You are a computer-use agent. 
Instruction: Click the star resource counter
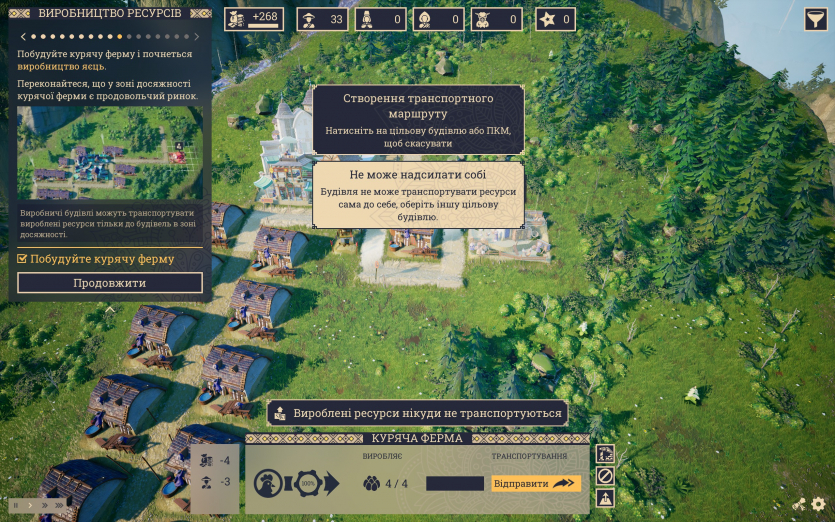[556, 19]
